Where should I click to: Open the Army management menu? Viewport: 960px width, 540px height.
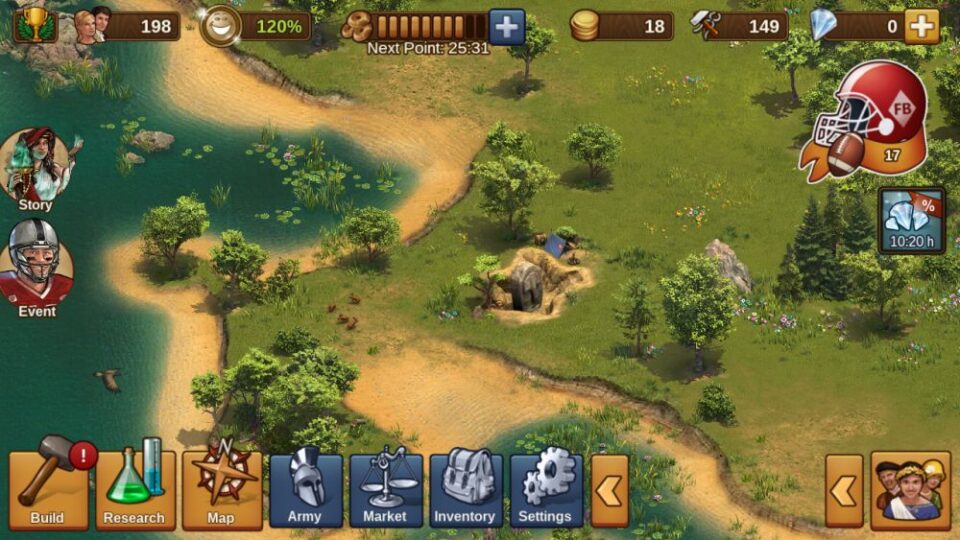[305, 490]
